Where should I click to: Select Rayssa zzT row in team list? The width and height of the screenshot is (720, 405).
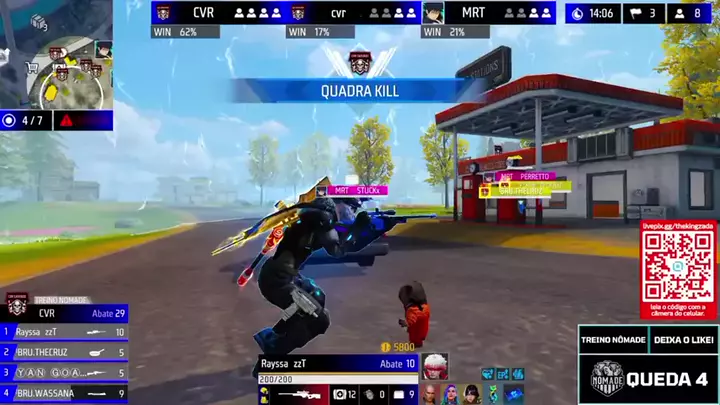[x=64, y=332]
